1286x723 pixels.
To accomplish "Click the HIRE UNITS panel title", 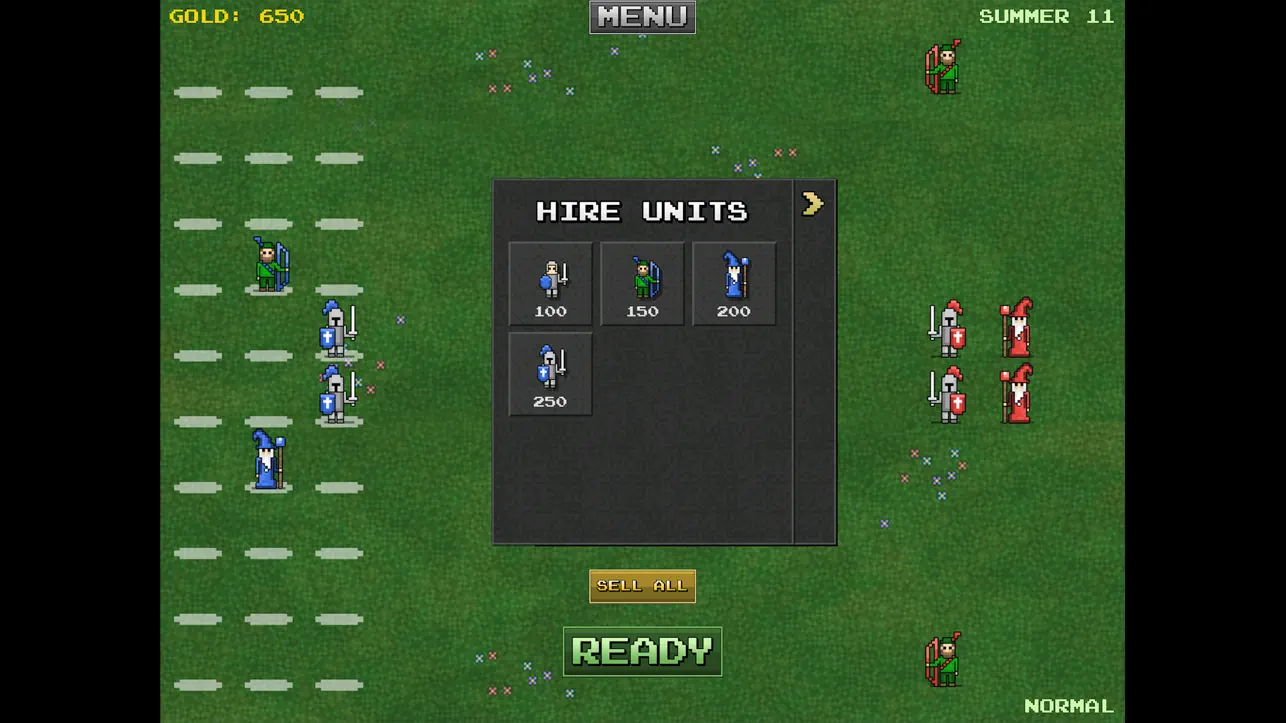I will point(642,211).
